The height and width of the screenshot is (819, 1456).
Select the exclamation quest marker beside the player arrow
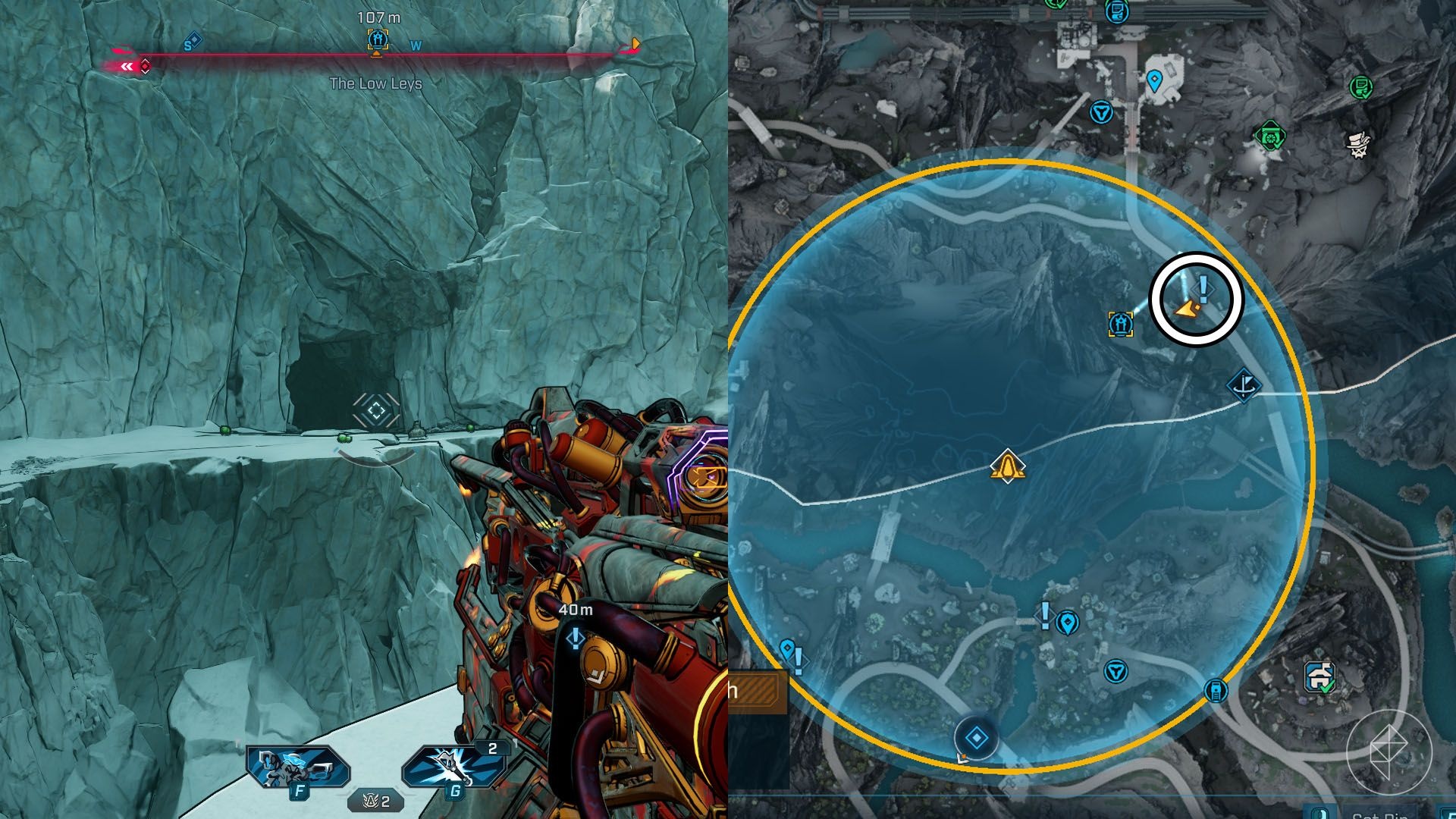point(1203,288)
